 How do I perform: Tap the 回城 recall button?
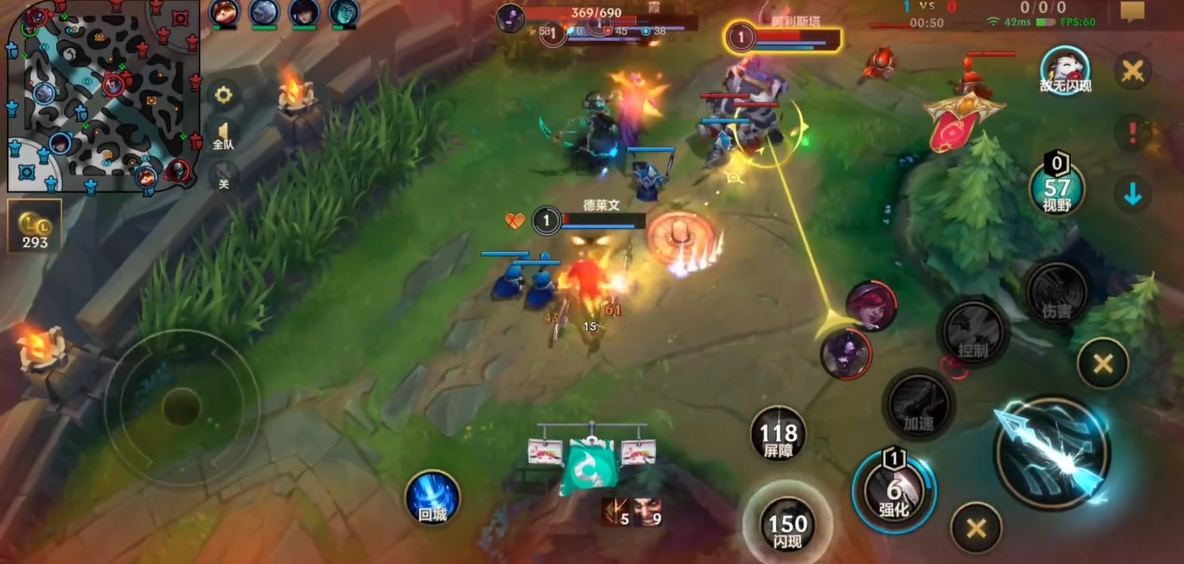[432, 498]
